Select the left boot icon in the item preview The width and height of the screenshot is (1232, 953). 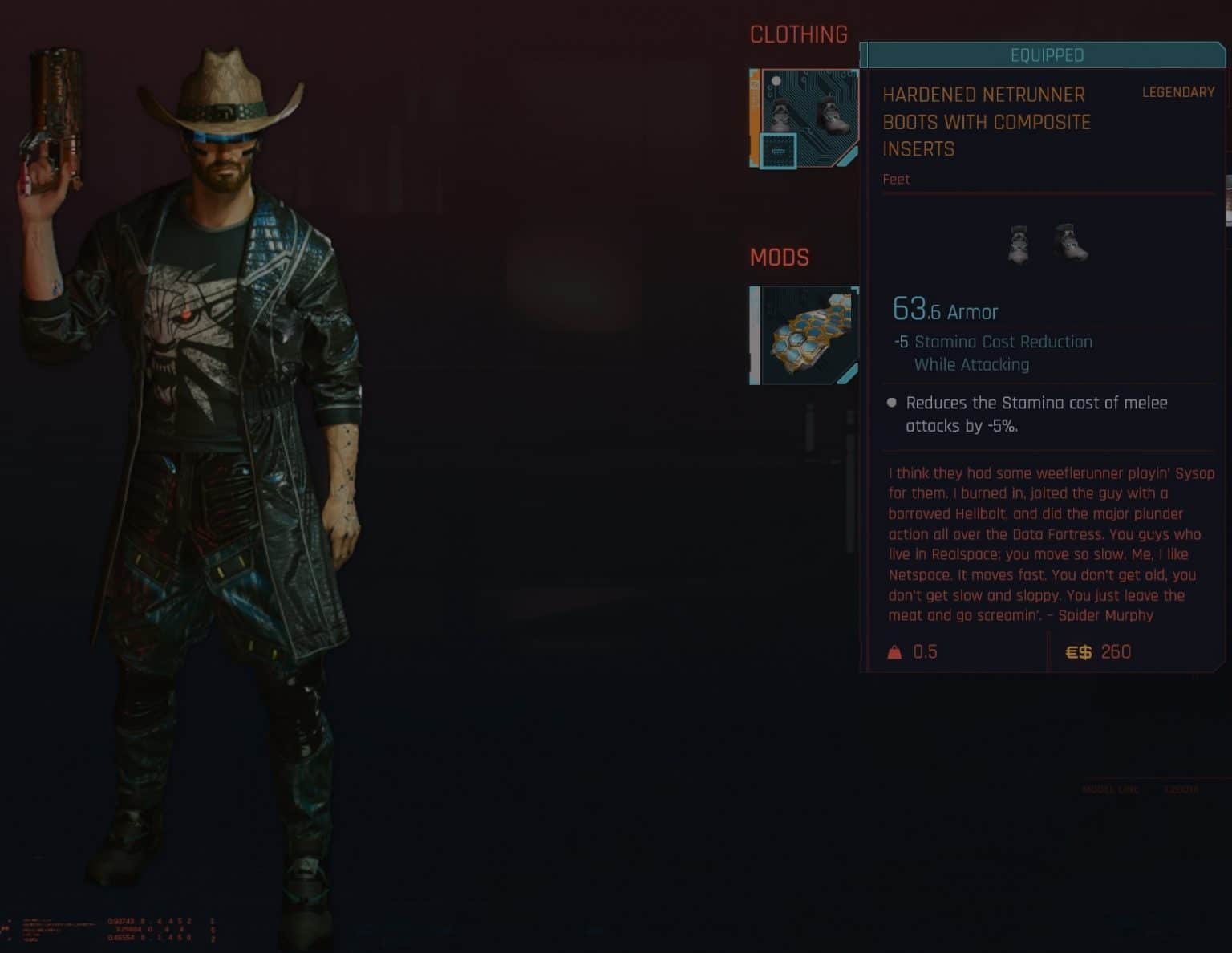[x=1017, y=245]
